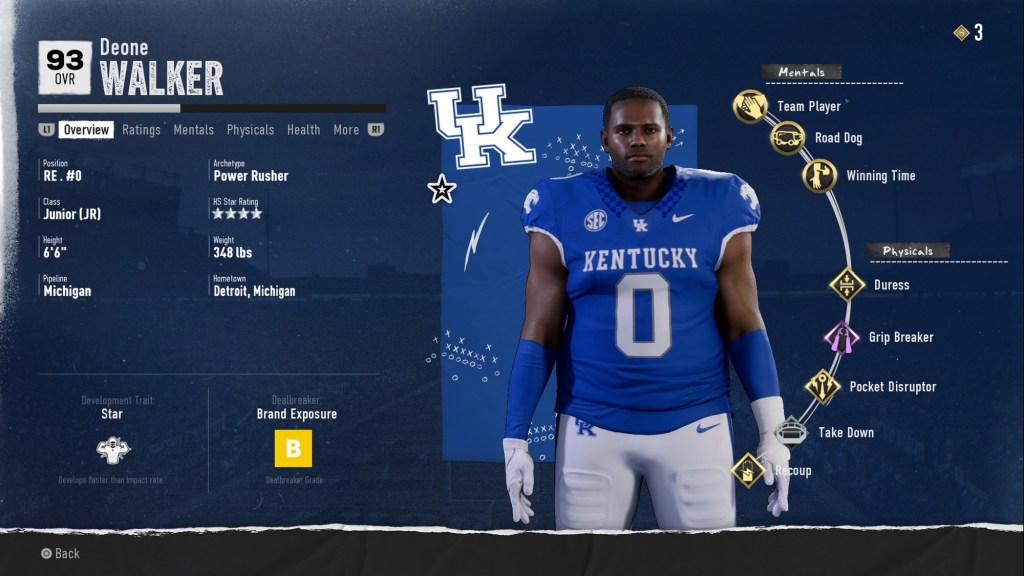Show the Physicals tab

tap(250, 130)
